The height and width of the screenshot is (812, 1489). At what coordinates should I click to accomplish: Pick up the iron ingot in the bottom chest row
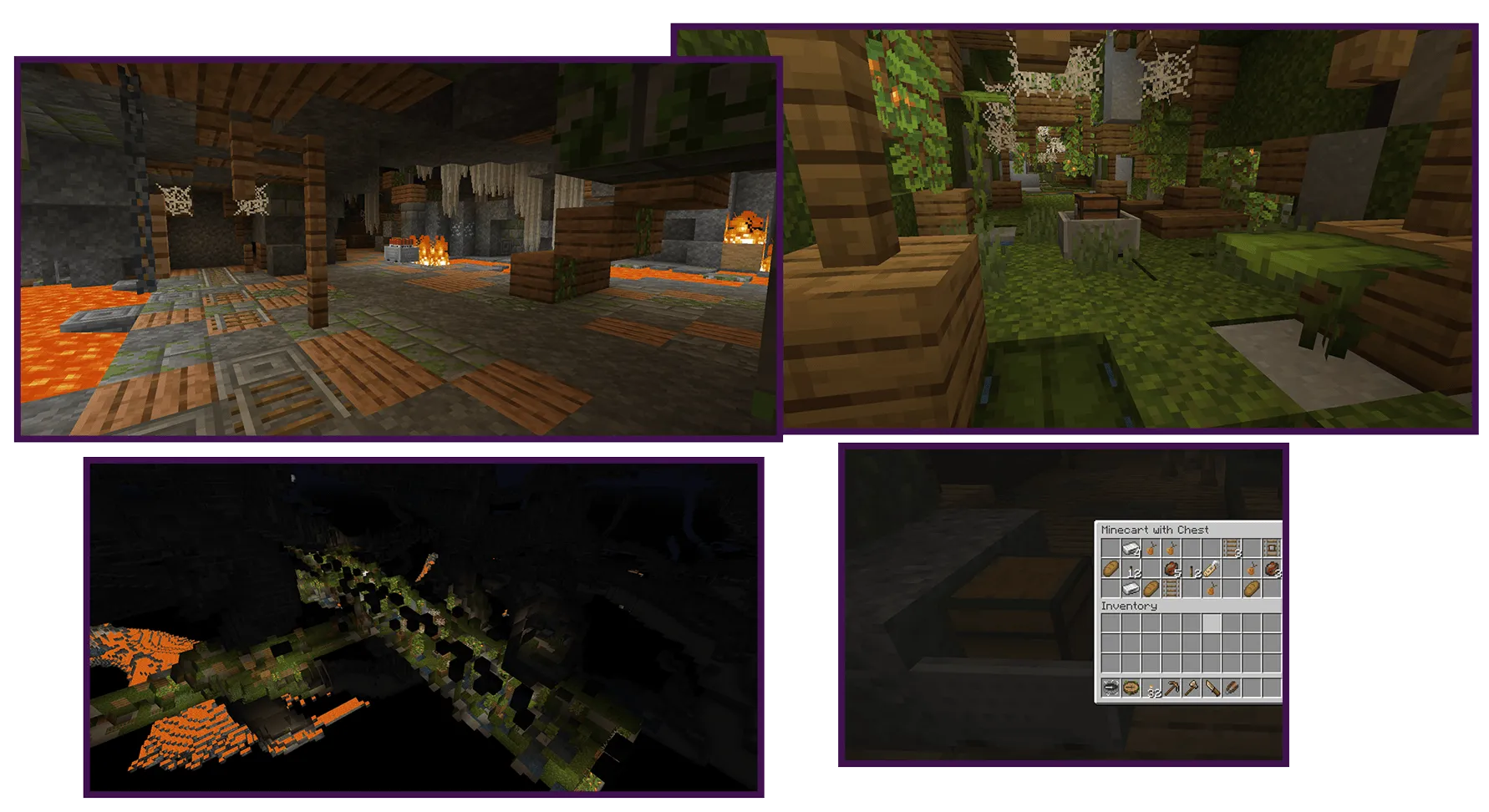pyautogui.click(x=1131, y=589)
